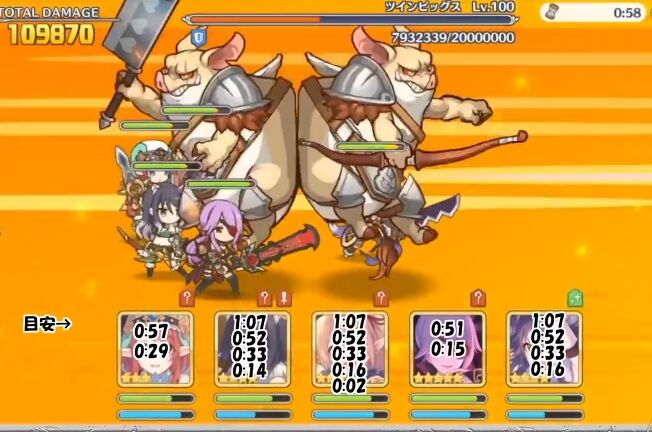This screenshot has width=652, height=432.
Task: Activate the blonde character portrait ending 0:02
Action: click(x=350, y=349)
